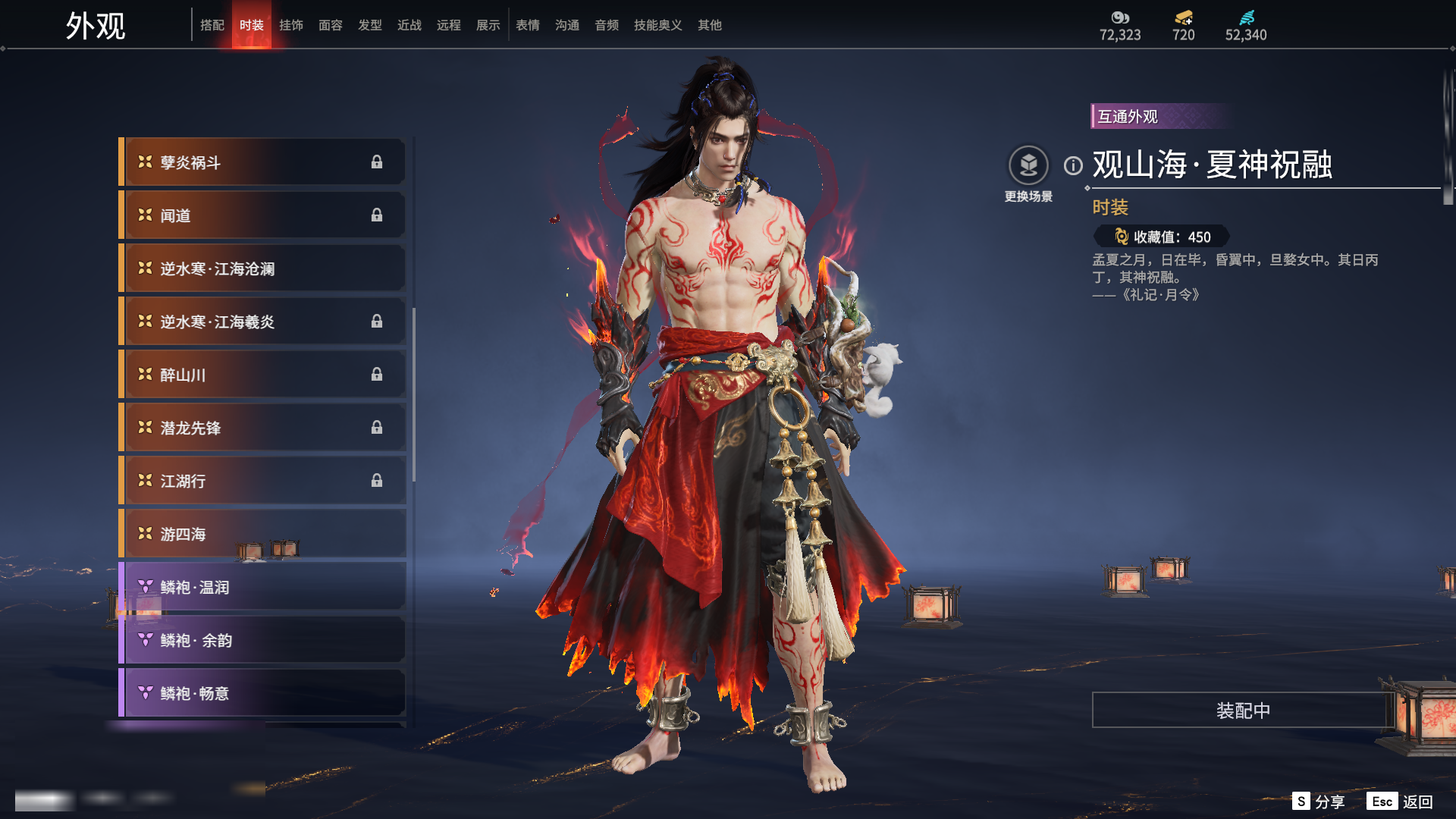
Task: Open the info icon beside outfit title
Action: [x=1073, y=165]
